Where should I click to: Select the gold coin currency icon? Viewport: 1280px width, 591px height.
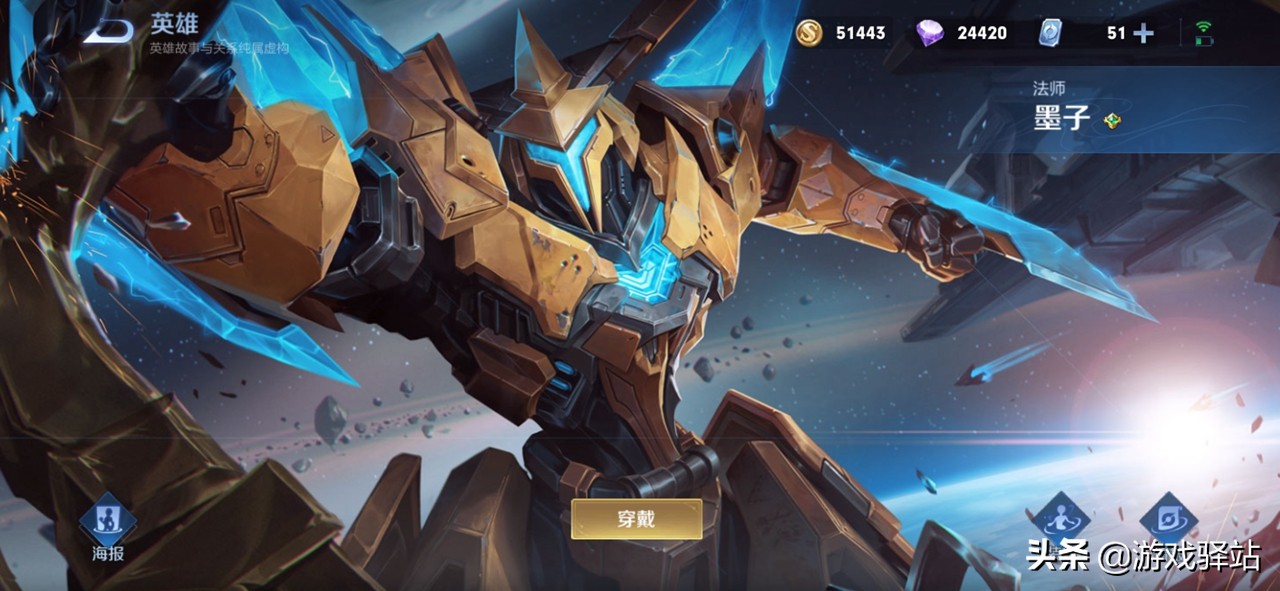tap(808, 33)
